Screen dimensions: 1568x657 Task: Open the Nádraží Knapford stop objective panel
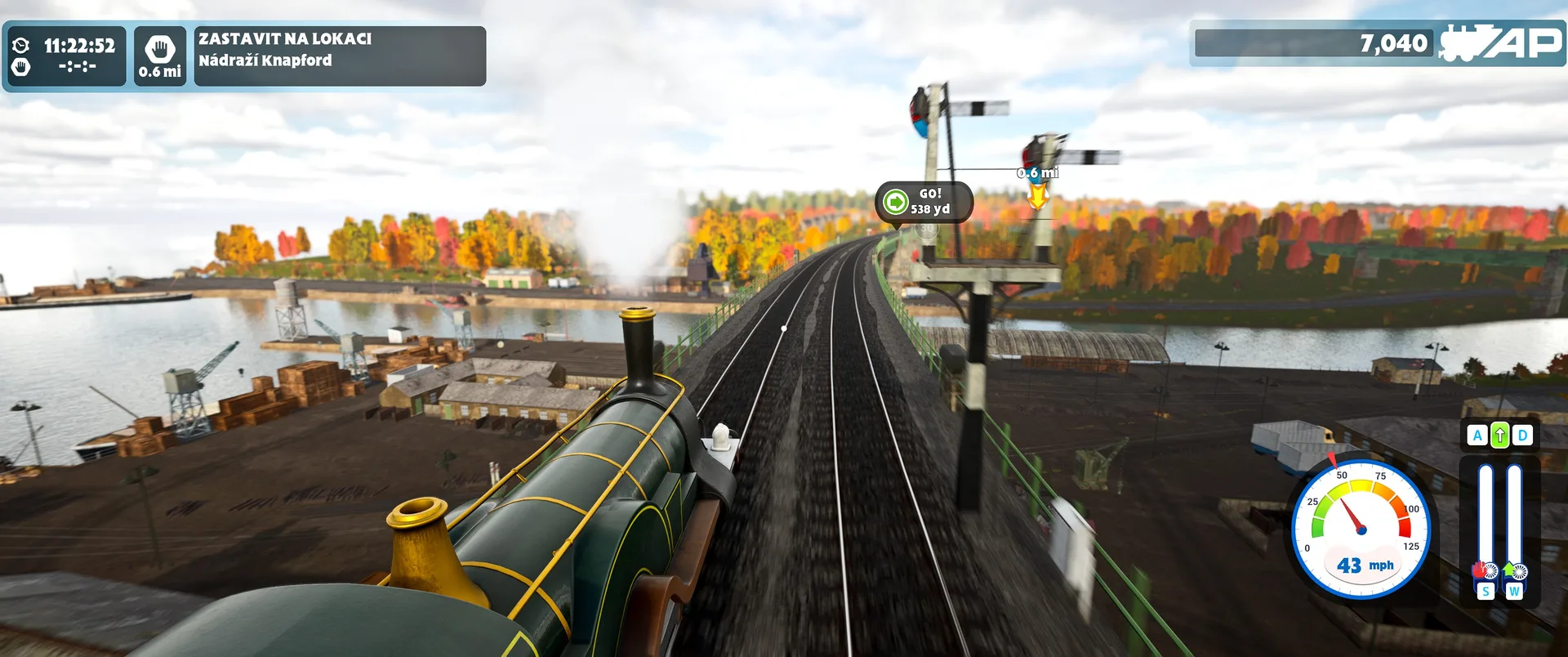pyautogui.click(x=339, y=56)
